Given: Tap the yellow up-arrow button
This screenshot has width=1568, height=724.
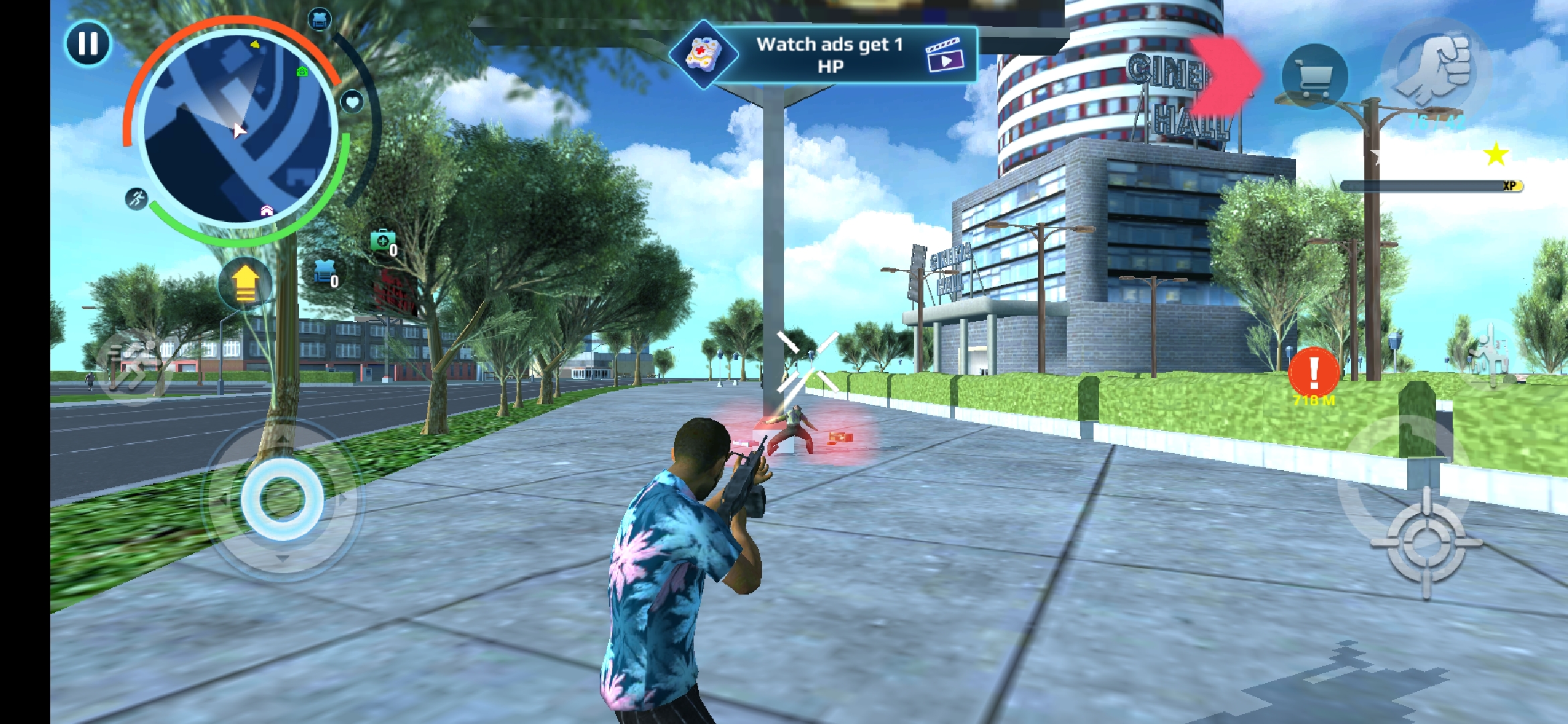Looking at the screenshot, I should [245, 284].
